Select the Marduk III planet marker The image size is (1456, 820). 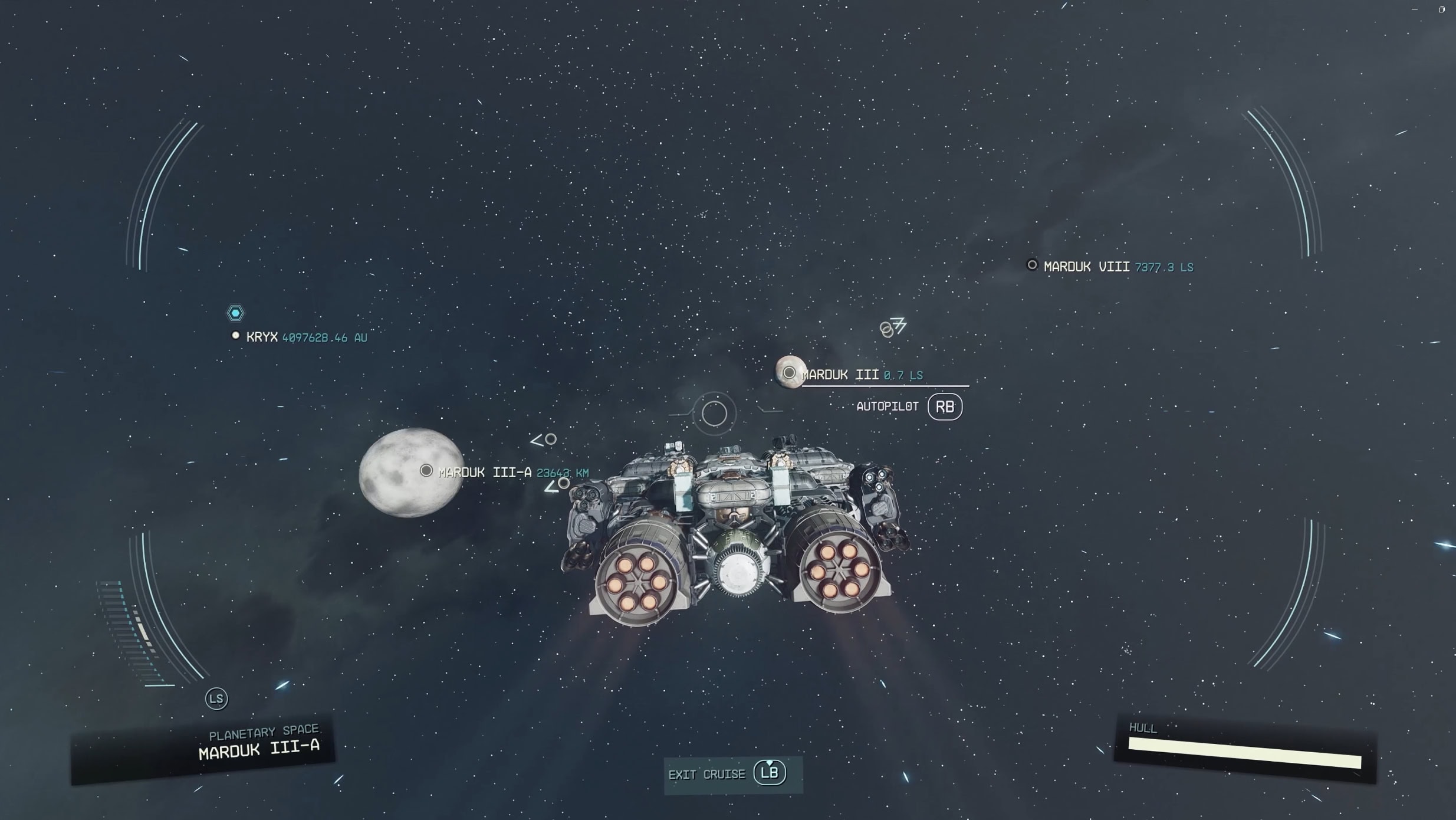[x=789, y=373]
